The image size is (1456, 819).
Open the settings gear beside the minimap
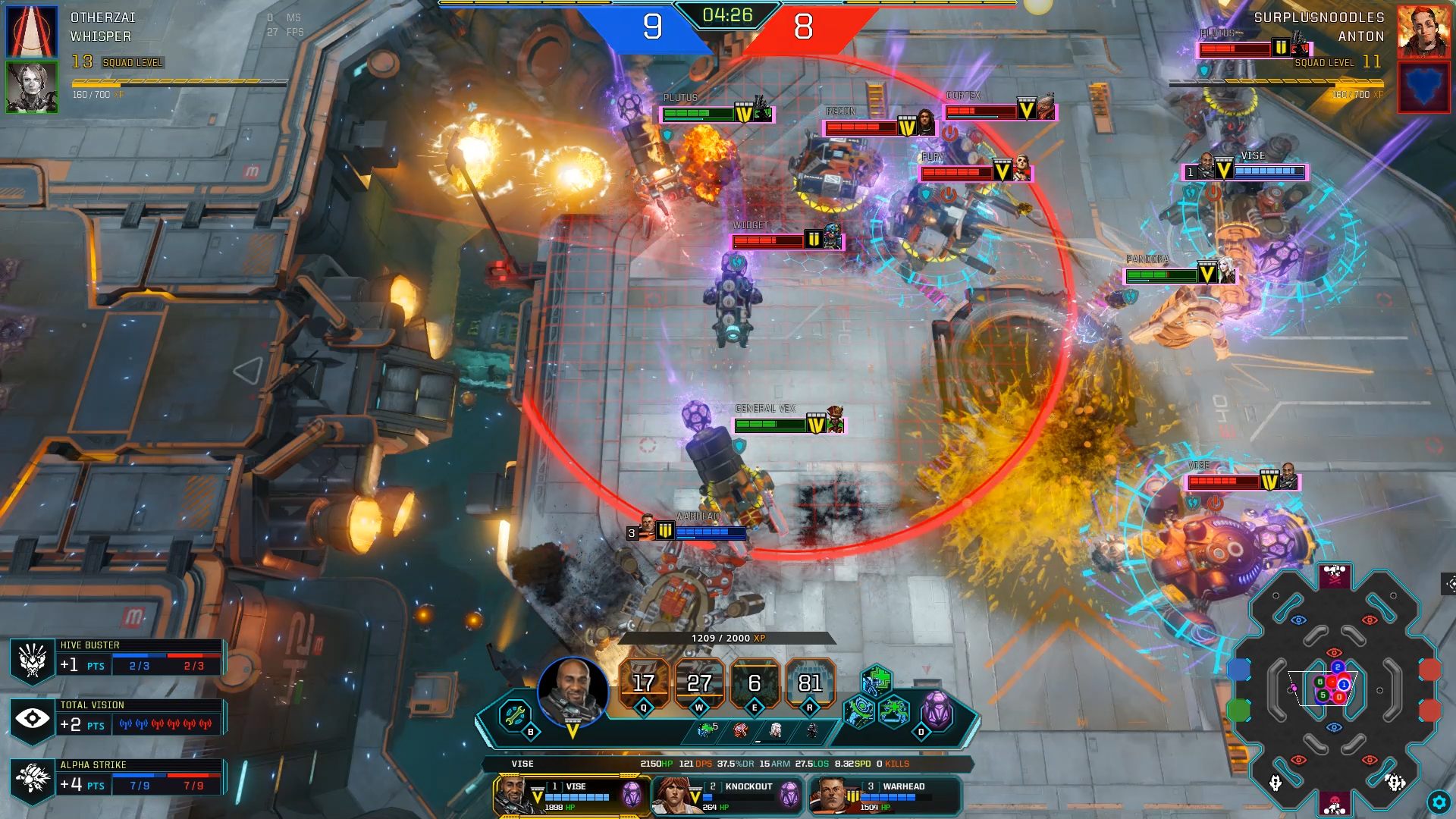coord(1439,802)
